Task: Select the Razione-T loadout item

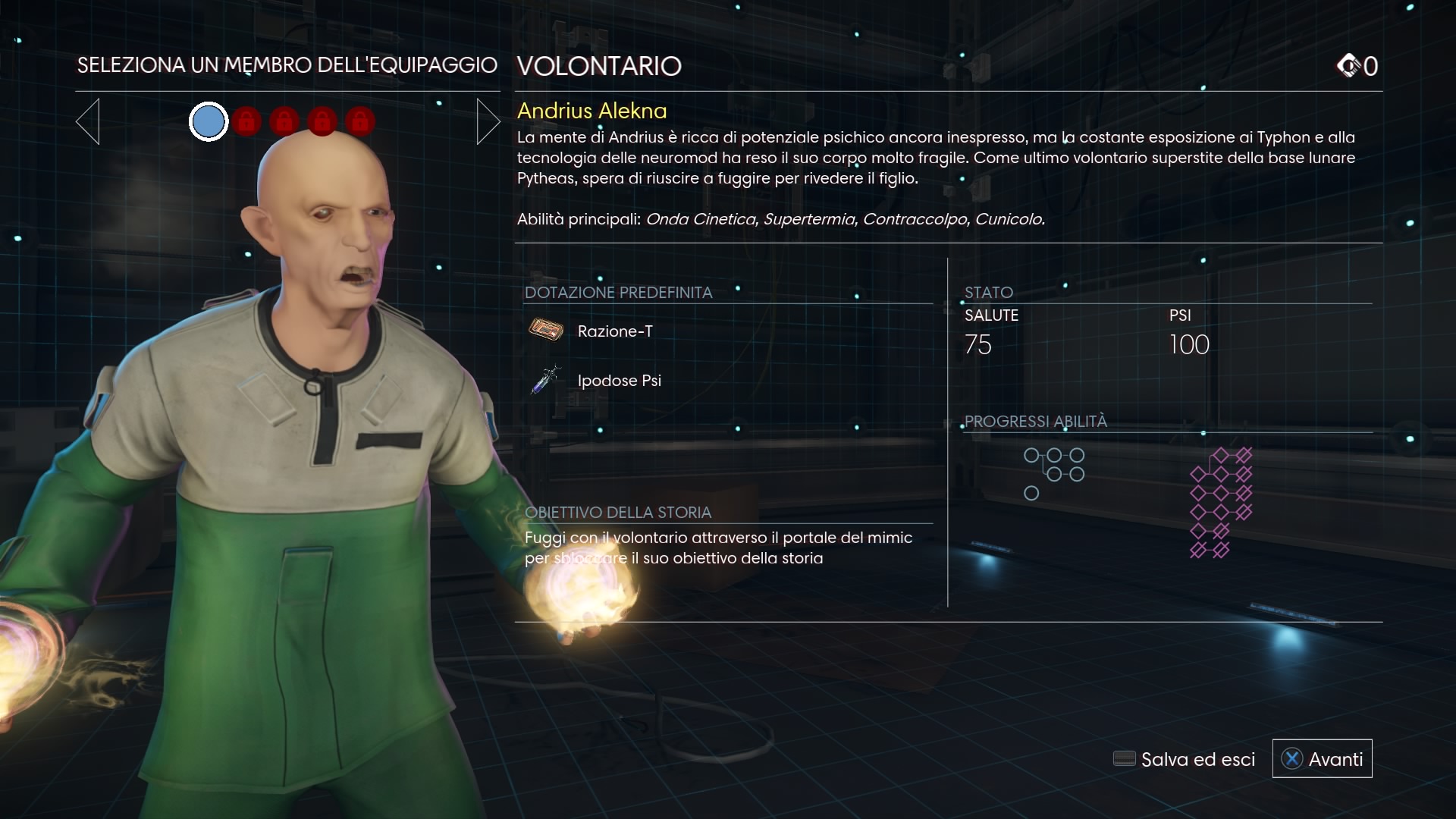Action: [x=614, y=331]
